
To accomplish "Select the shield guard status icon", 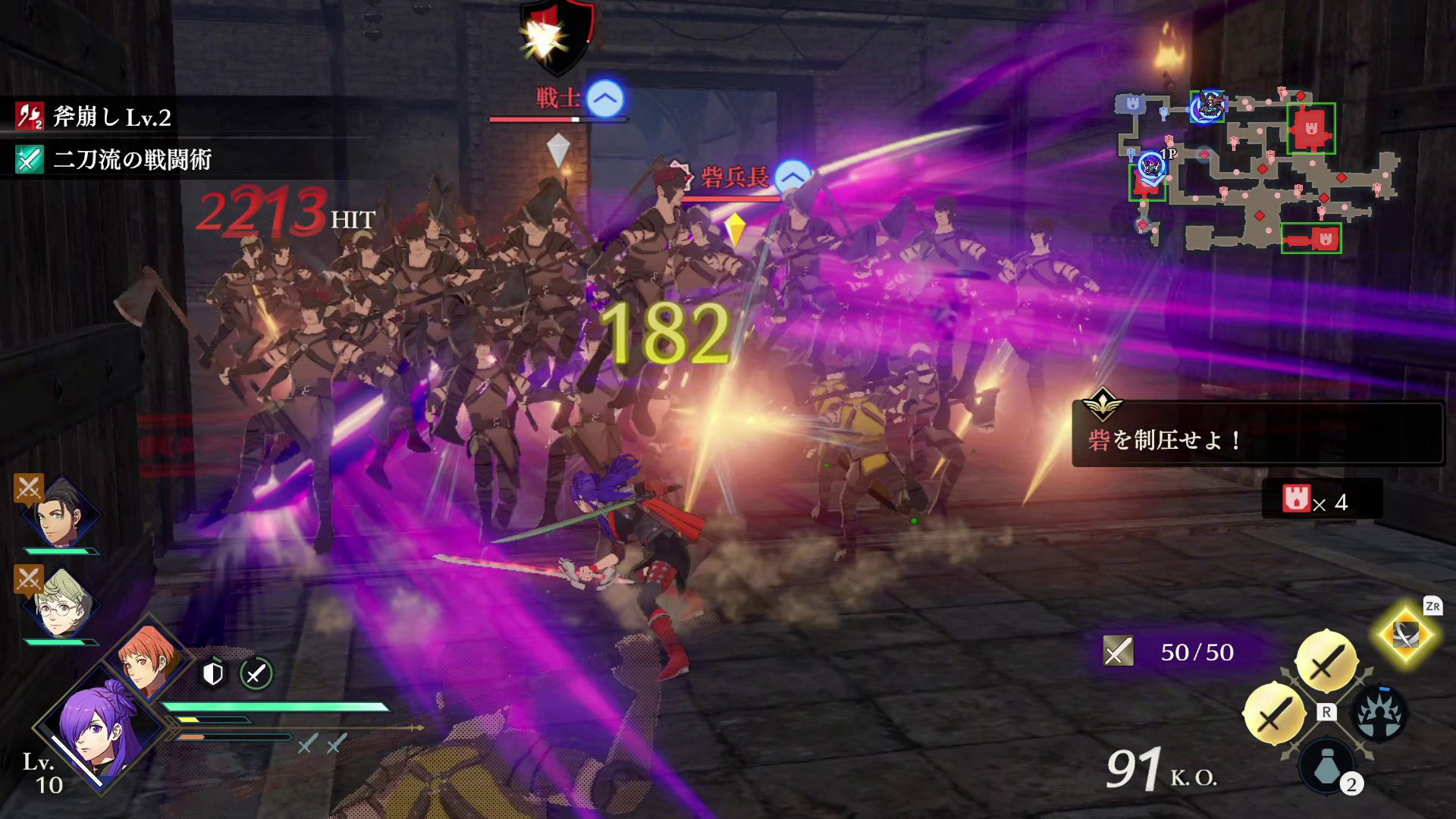I will pyautogui.click(x=213, y=673).
